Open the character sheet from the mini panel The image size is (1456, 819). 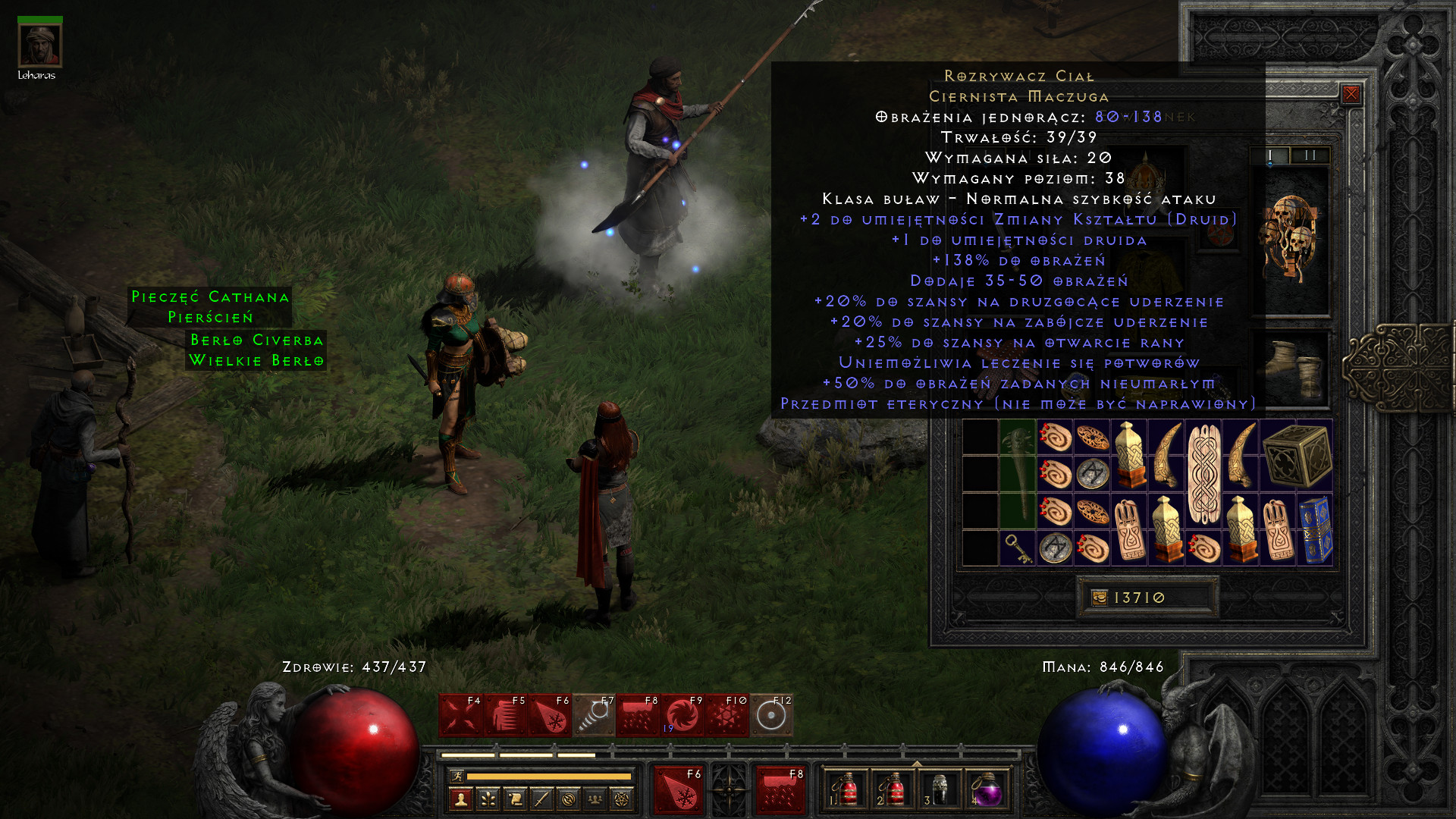[461, 799]
